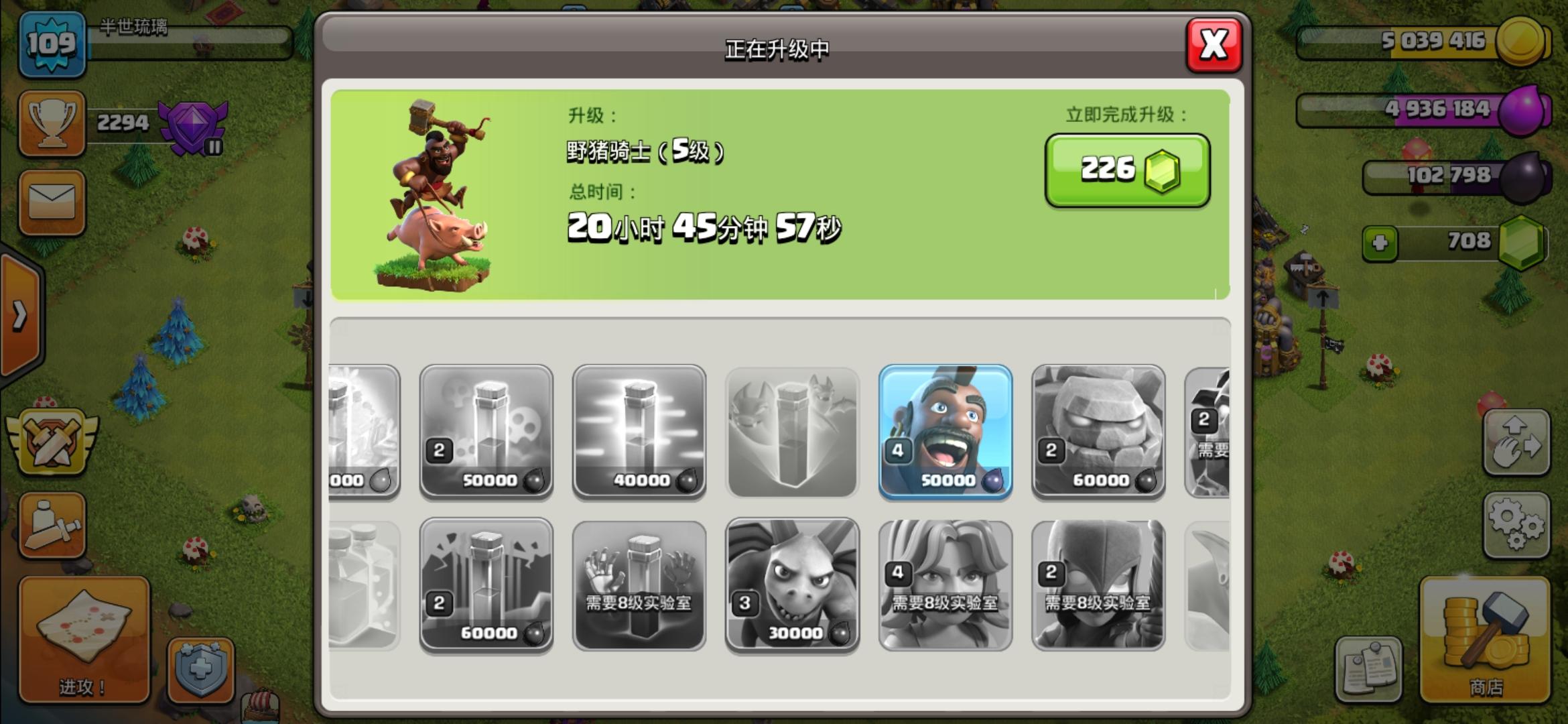
Task: Open the mail inbox envelope icon
Action: (52, 201)
